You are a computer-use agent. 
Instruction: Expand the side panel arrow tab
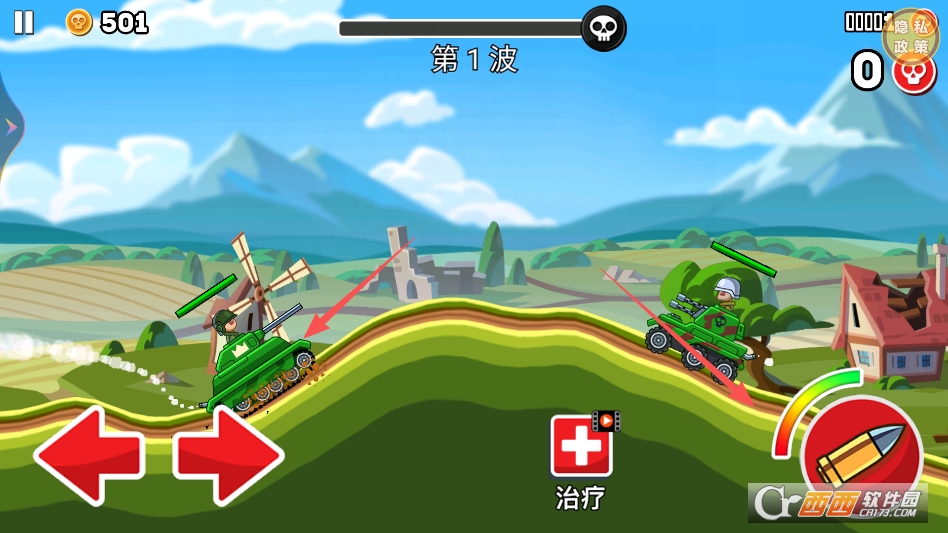[x=11, y=126]
